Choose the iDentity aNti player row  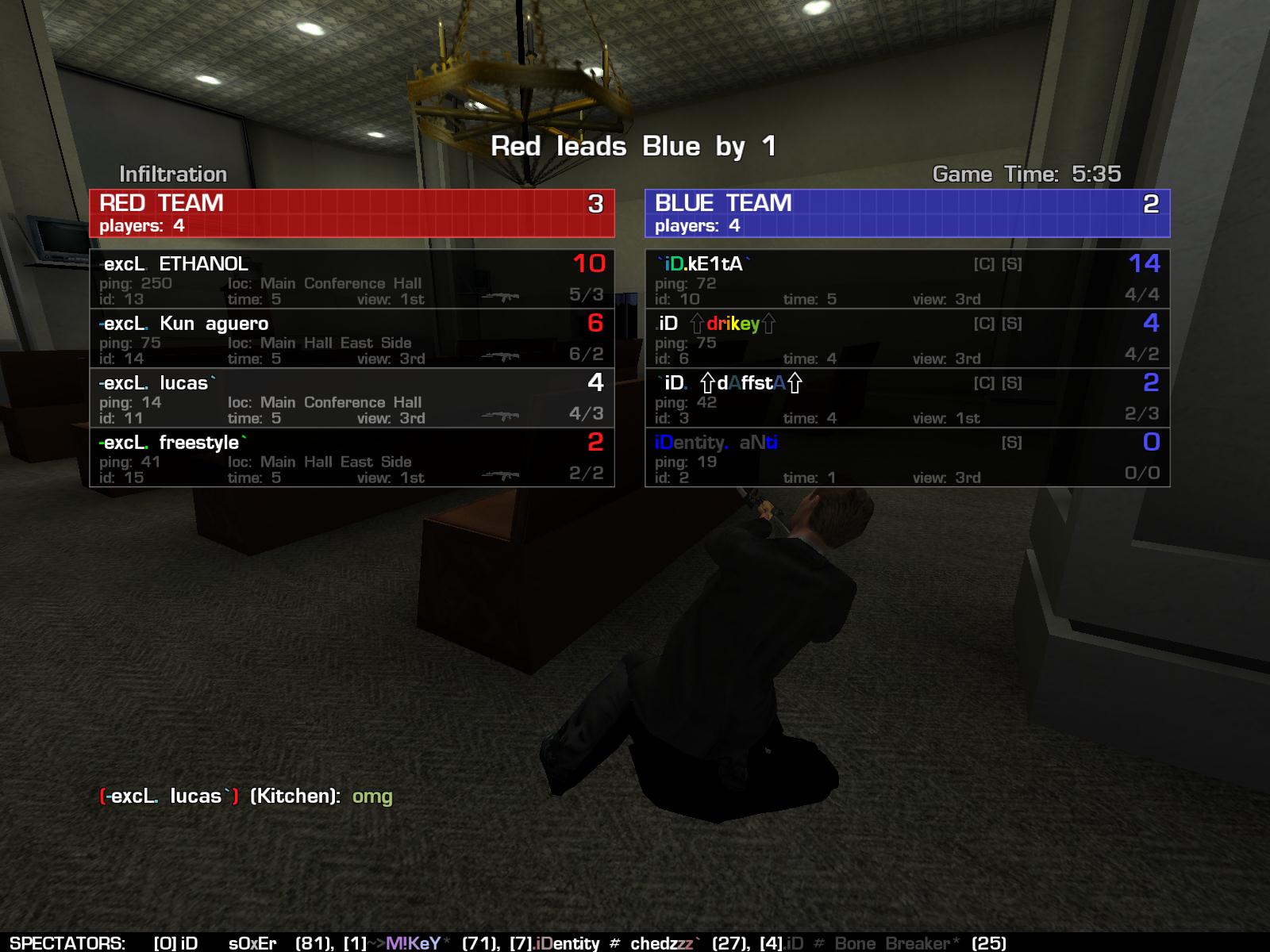(x=907, y=458)
